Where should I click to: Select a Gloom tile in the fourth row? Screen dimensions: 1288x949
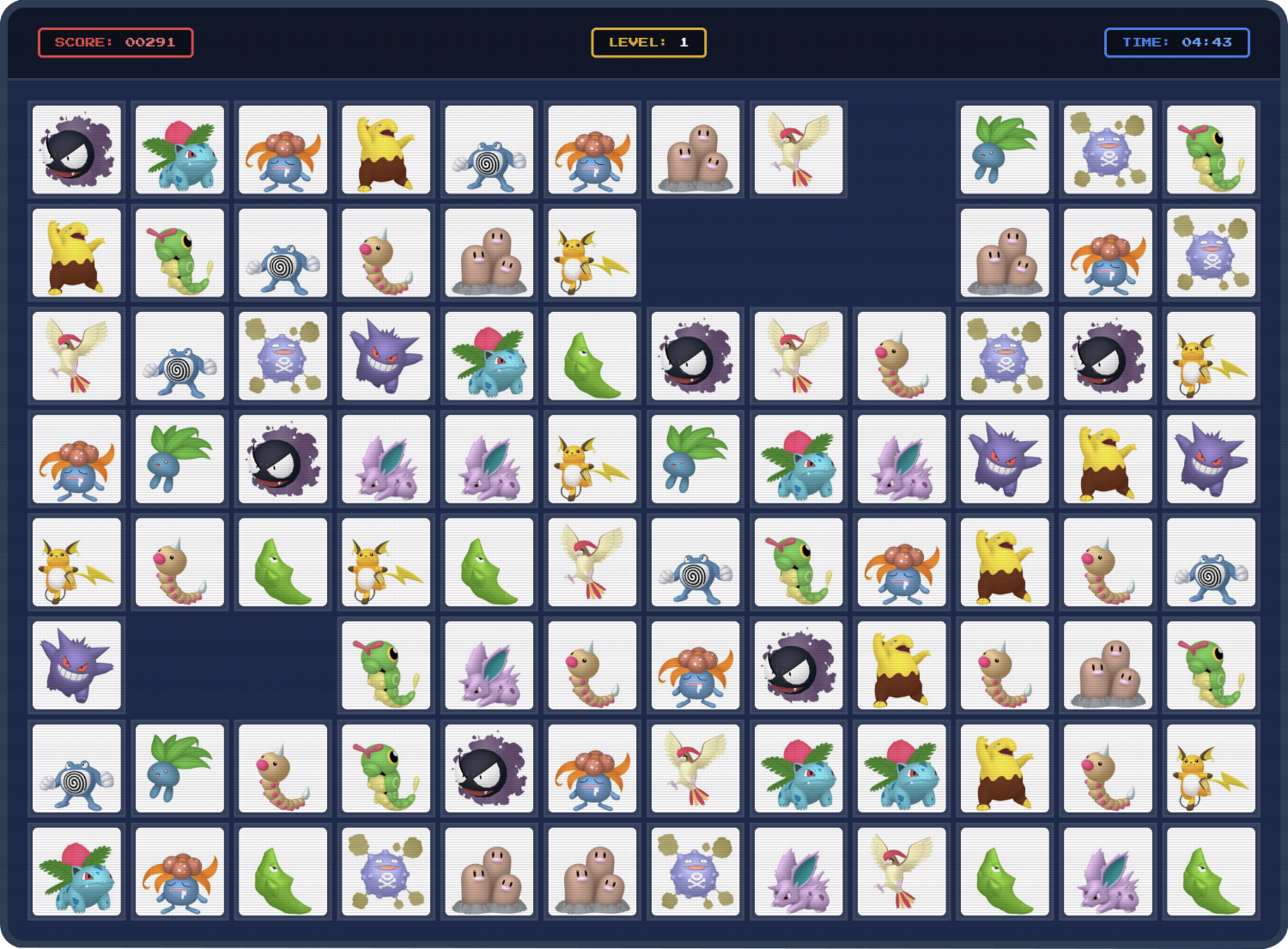[76, 459]
